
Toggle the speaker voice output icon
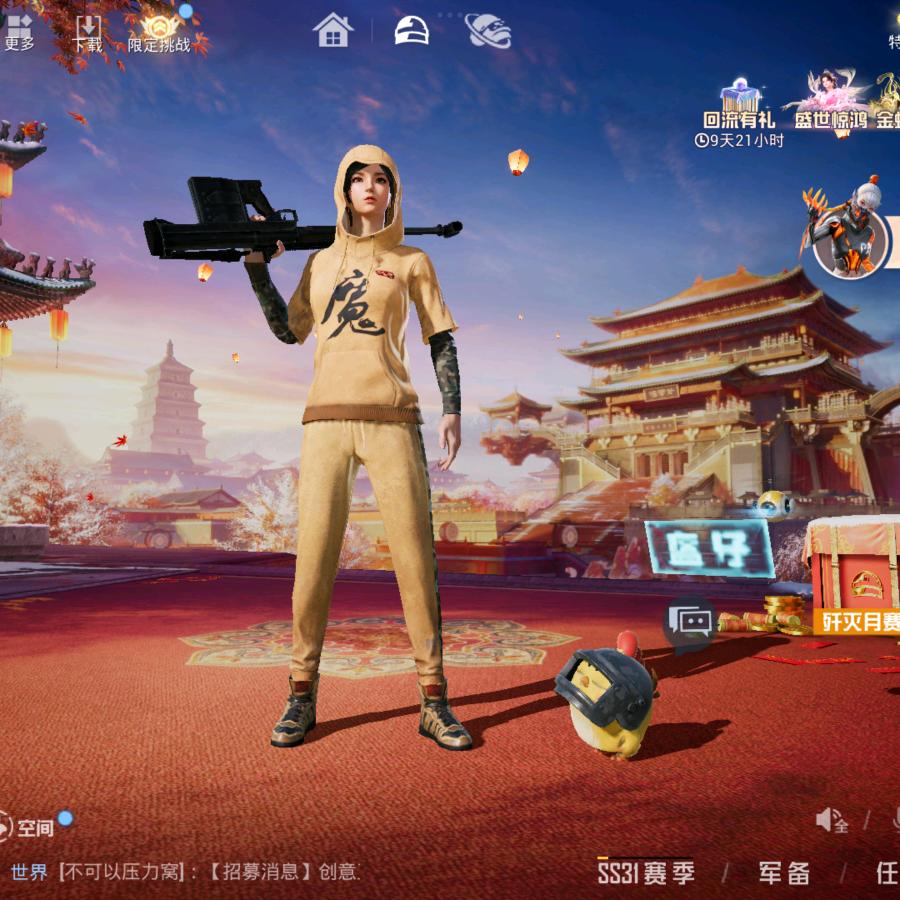pos(832,821)
